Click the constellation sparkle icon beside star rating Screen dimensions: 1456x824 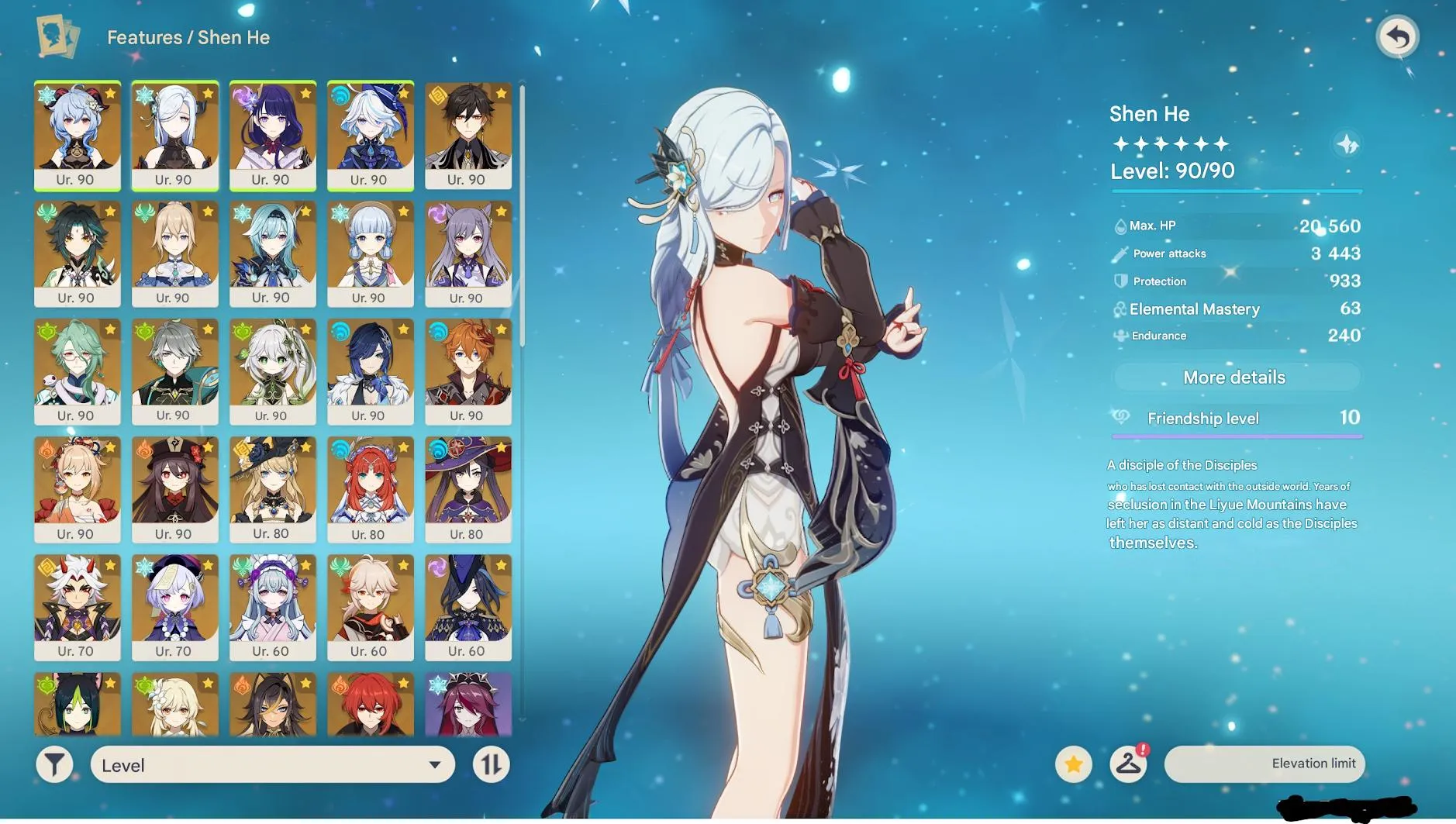click(1347, 146)
